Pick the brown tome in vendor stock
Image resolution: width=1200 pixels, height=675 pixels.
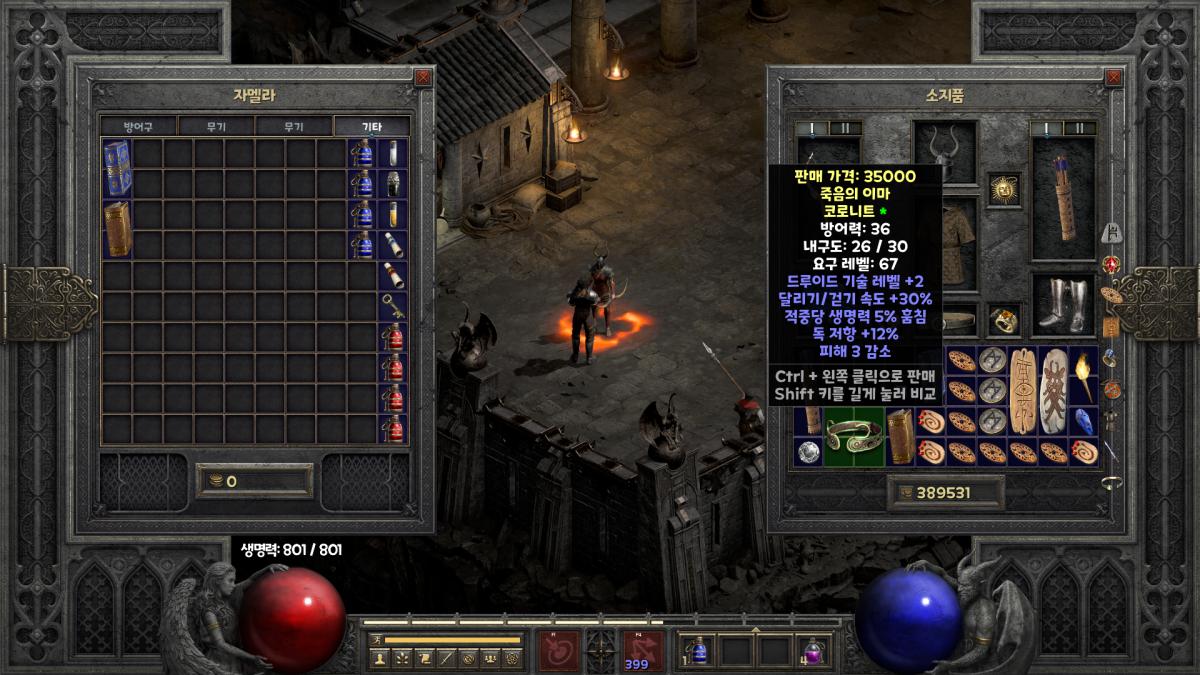(x=117, y=229)
